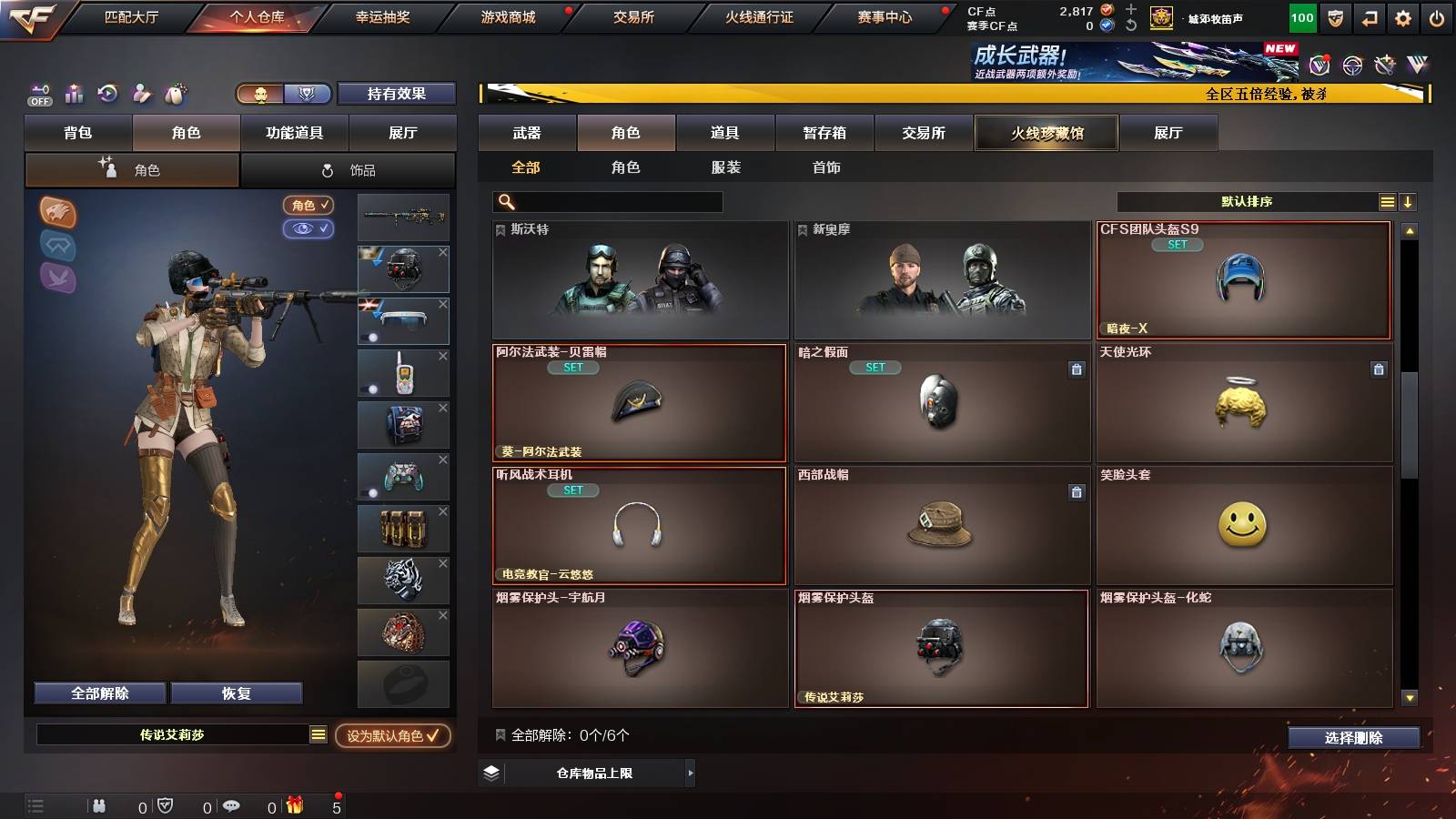
Task: Click the 全部解除 button under the character
Action: pyautogui.click(x=99, y=693)
